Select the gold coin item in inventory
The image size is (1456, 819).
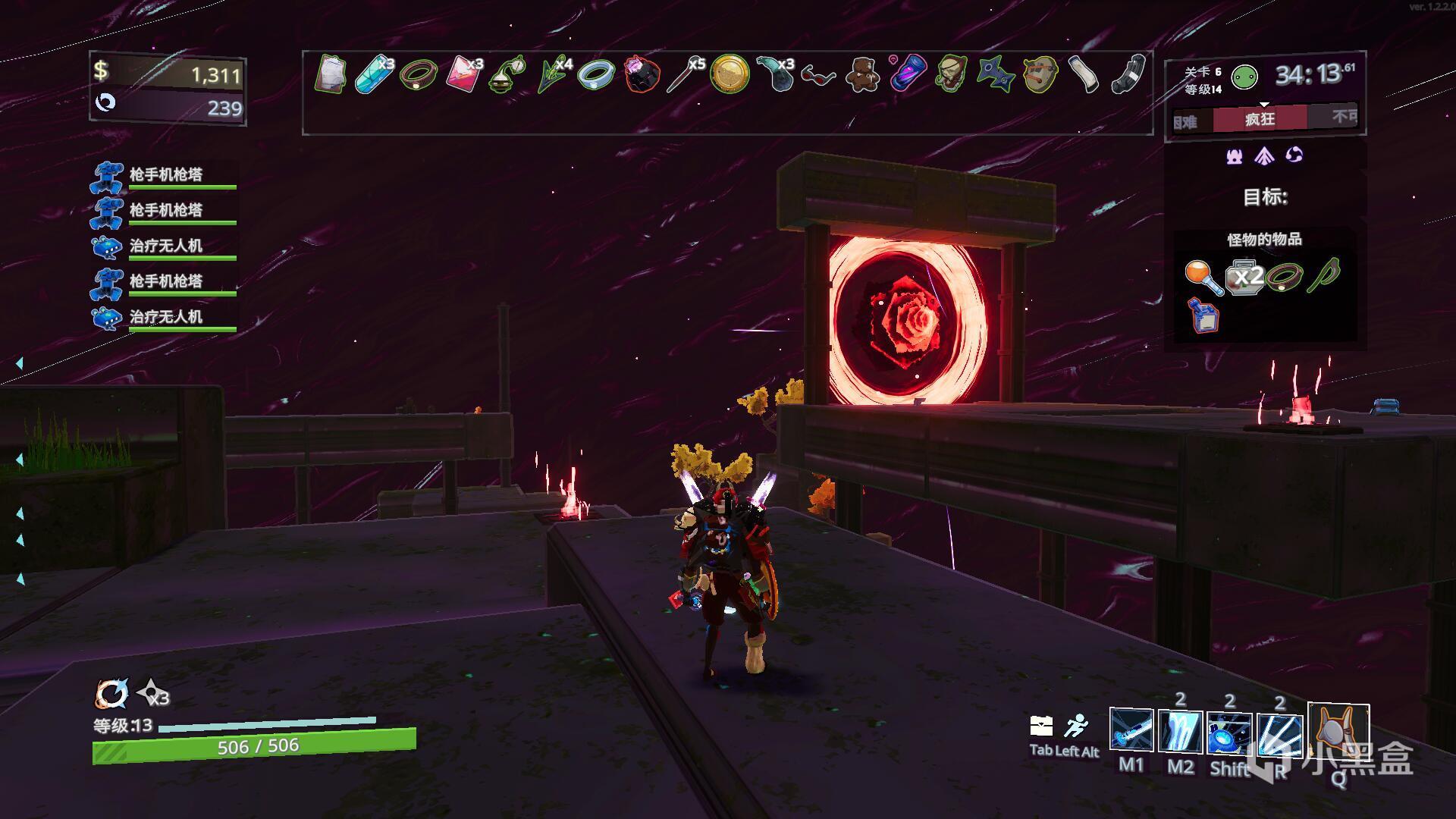730,74
